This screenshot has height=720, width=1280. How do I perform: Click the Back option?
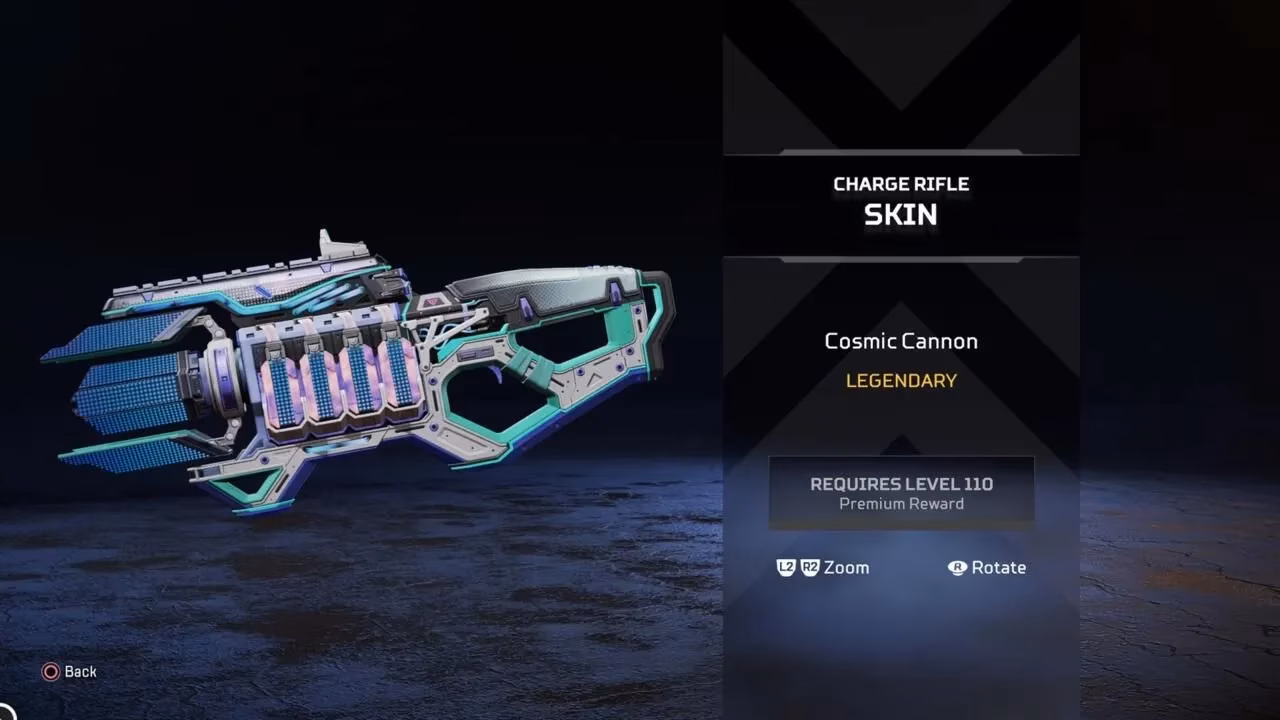point(80,671)
